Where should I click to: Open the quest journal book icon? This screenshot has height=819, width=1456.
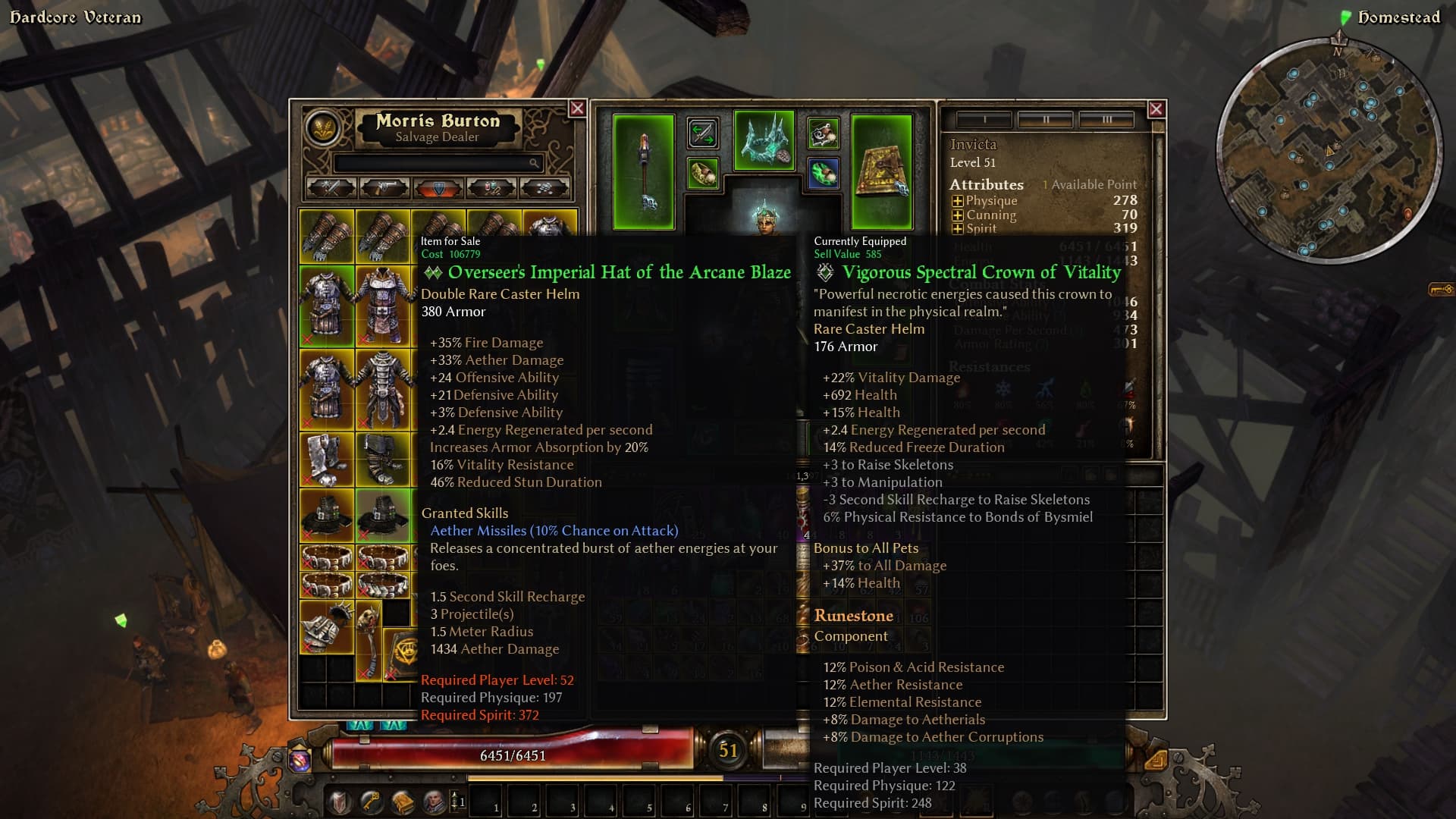402,801
